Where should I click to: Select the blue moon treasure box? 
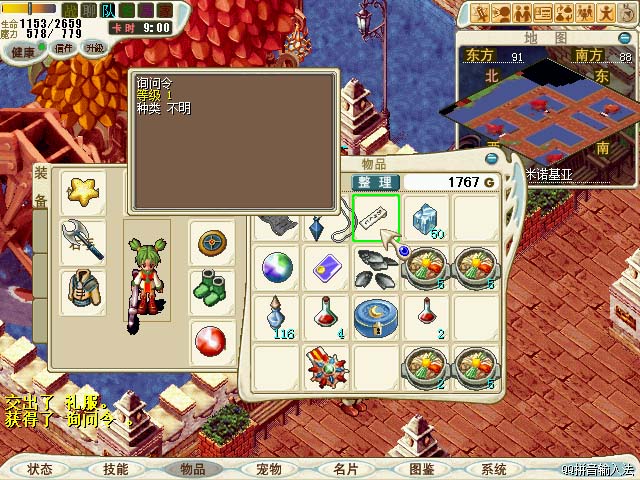click(x=376, y=317)
